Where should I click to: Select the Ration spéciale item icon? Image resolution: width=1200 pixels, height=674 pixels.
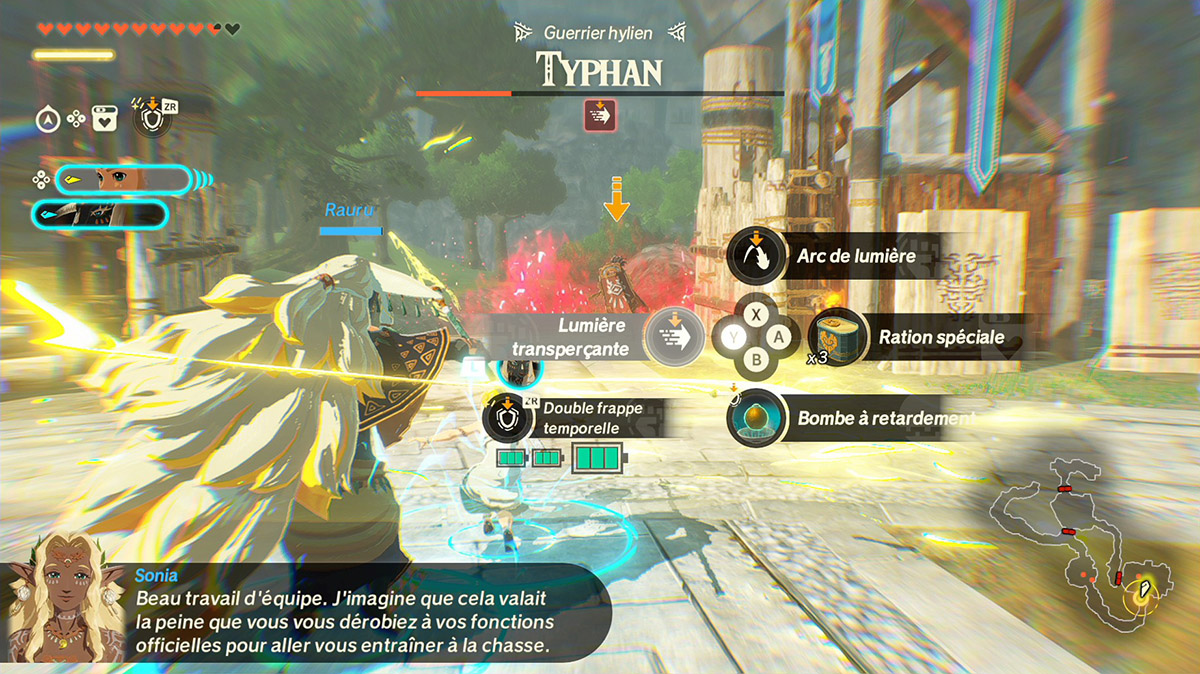[x=834, y=337]
